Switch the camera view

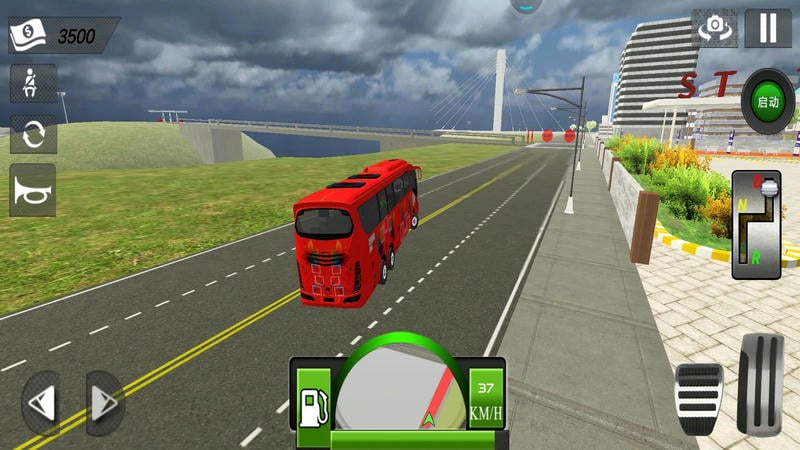coord(715,28)
